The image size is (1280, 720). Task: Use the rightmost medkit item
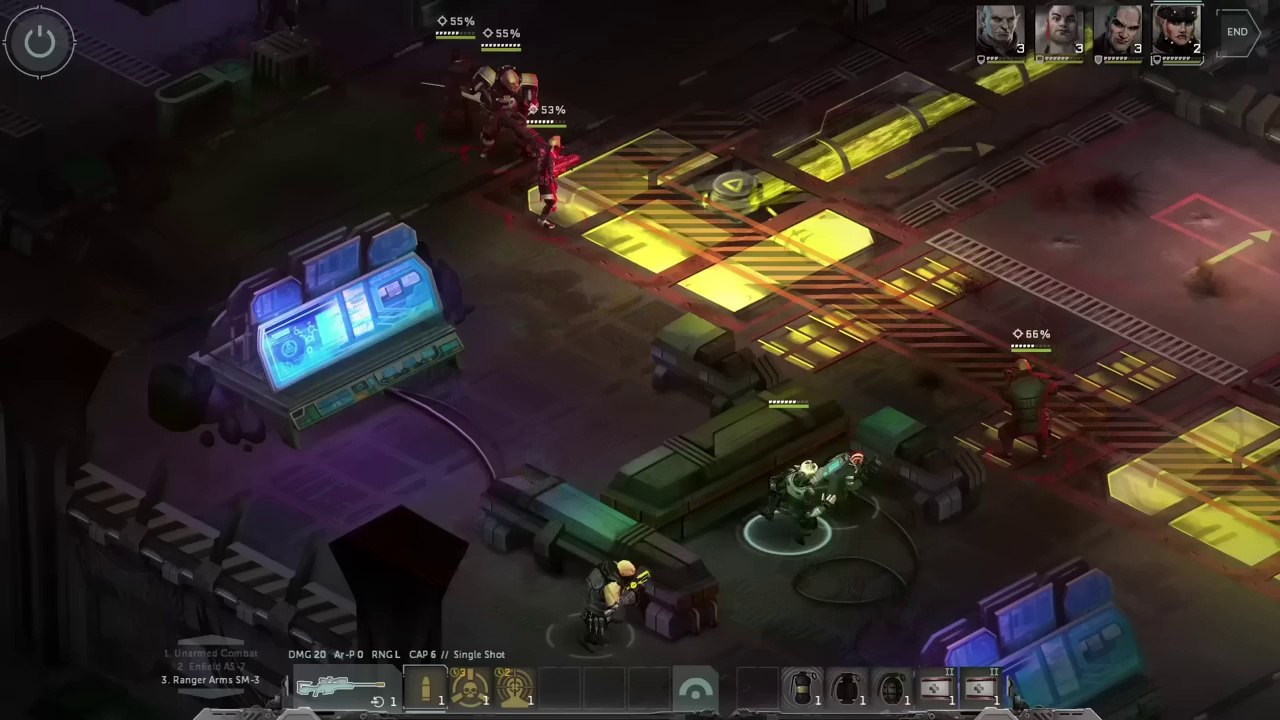981,688
